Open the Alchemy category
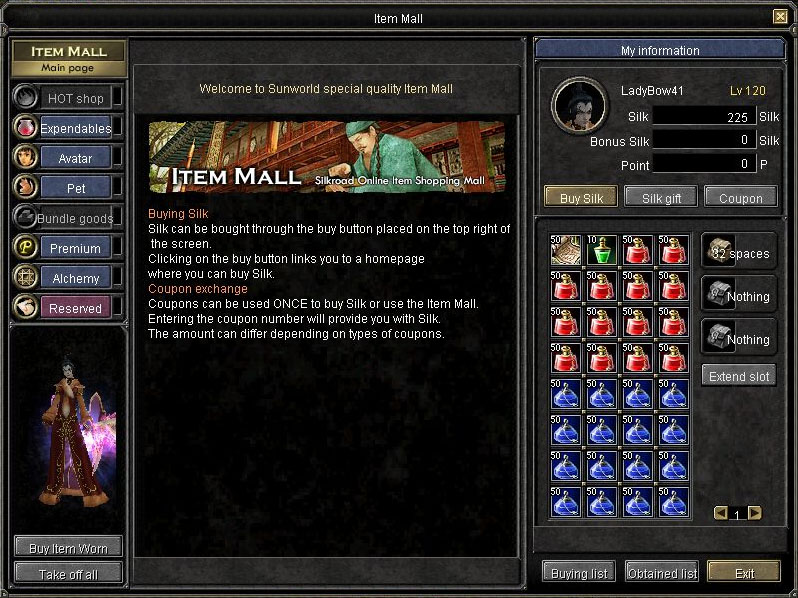798x598 pixels. 75,278
